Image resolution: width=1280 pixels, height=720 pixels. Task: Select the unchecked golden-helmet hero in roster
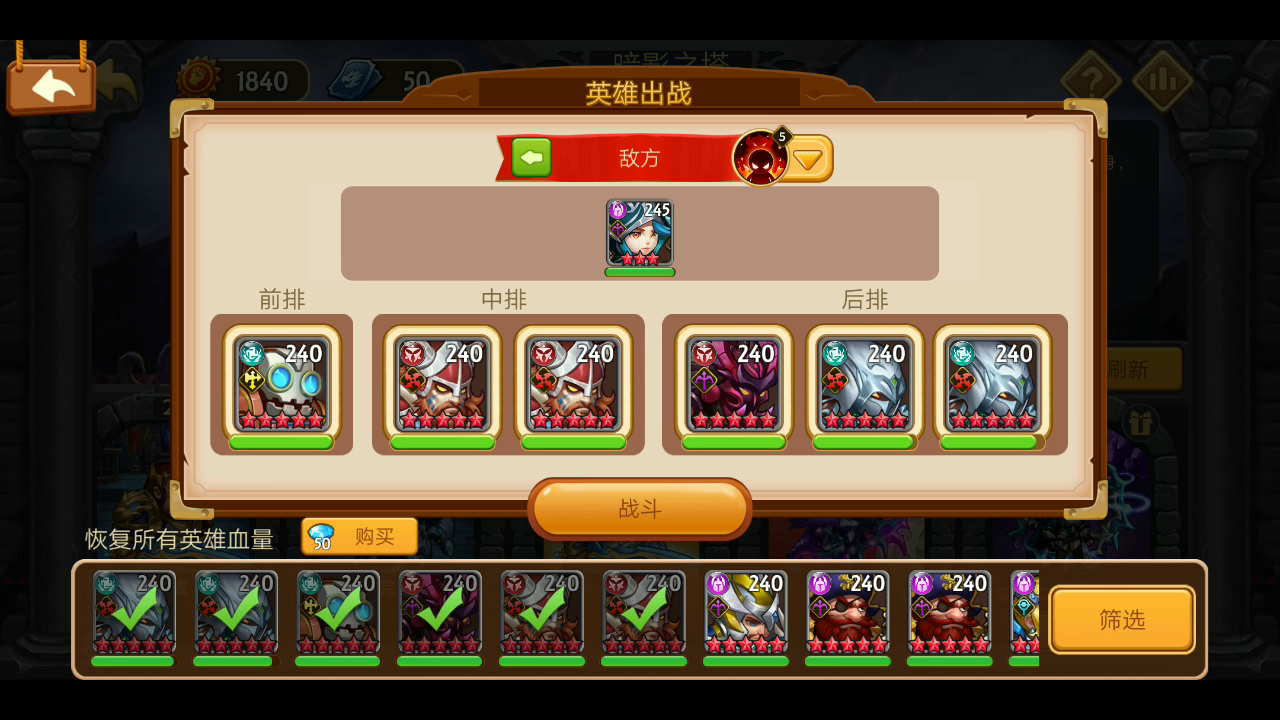(x=745, y=613)
